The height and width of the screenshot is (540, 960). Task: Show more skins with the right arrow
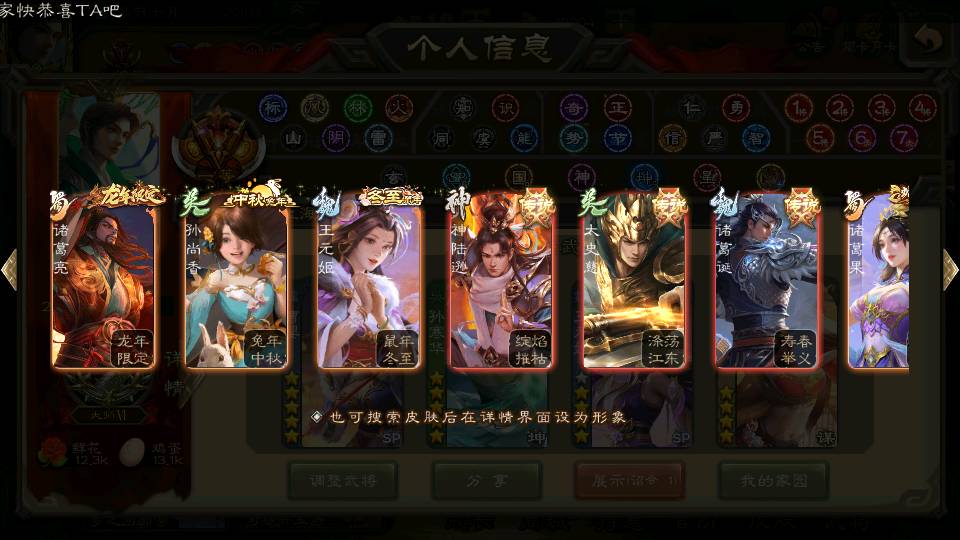pyautogui.click(x=950, y=270)
